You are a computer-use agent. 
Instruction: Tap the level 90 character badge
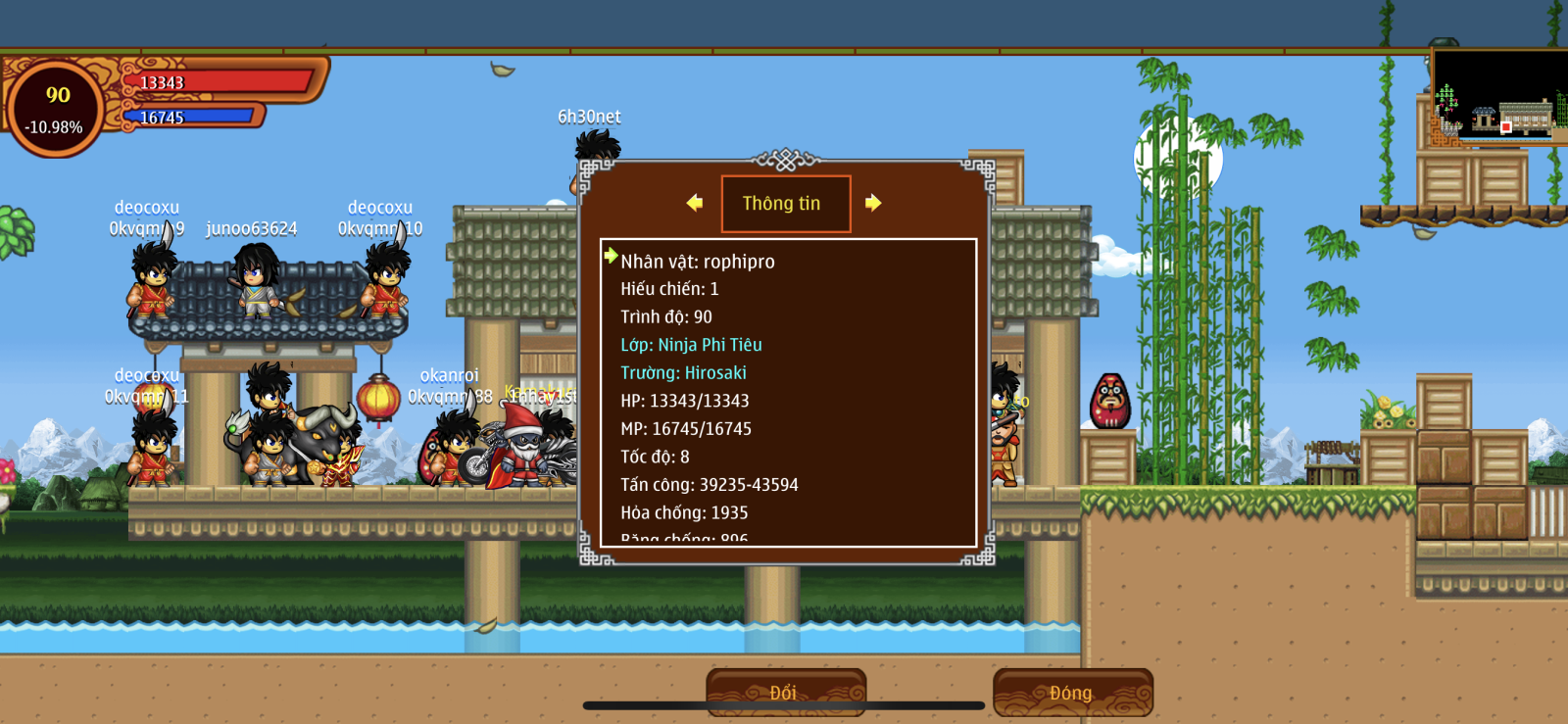56,108
